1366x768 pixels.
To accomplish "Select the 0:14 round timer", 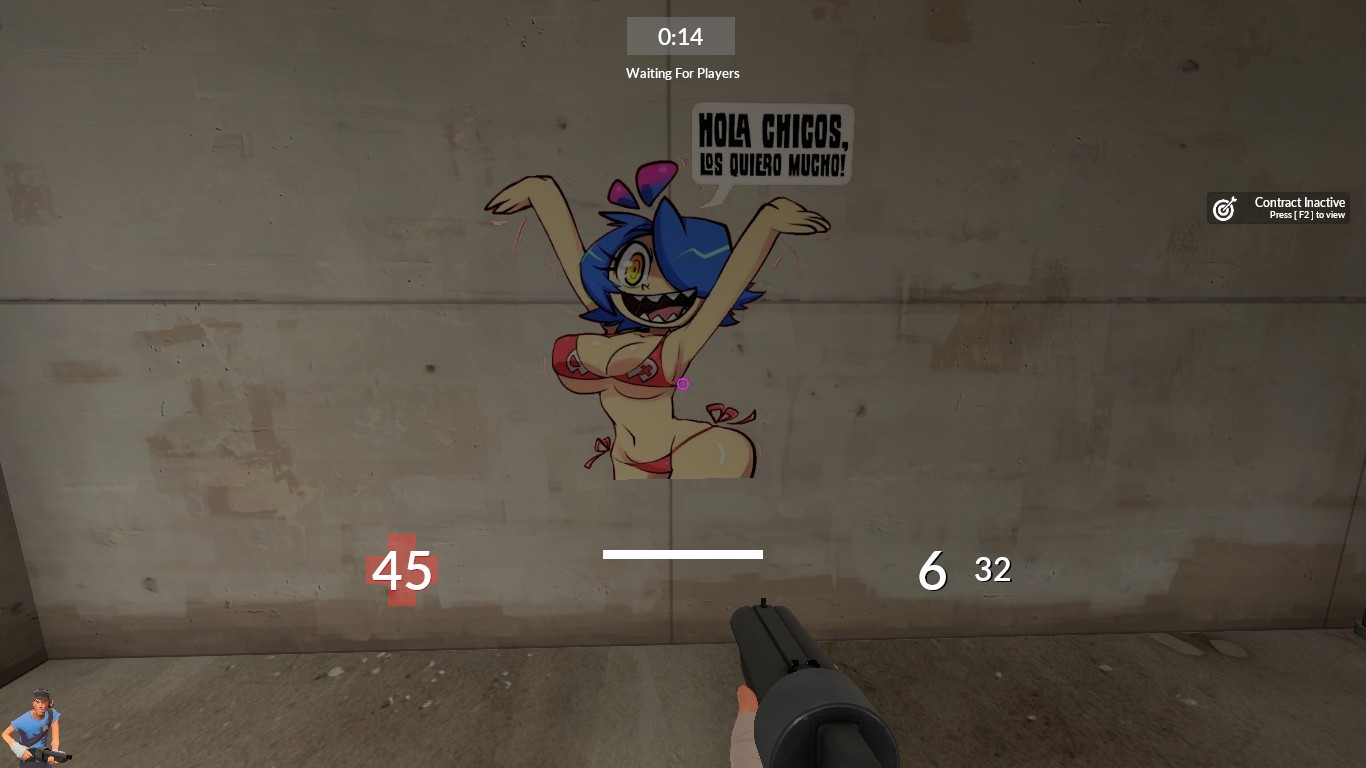I will pos(681,36).
